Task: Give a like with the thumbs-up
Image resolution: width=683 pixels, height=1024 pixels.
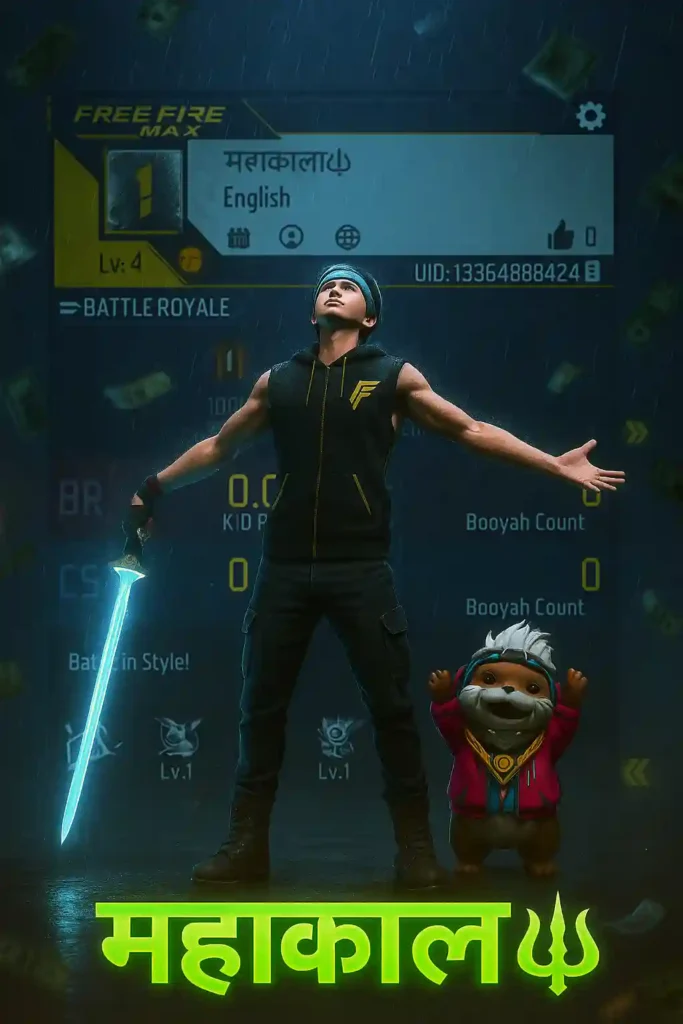Action: 561,236
